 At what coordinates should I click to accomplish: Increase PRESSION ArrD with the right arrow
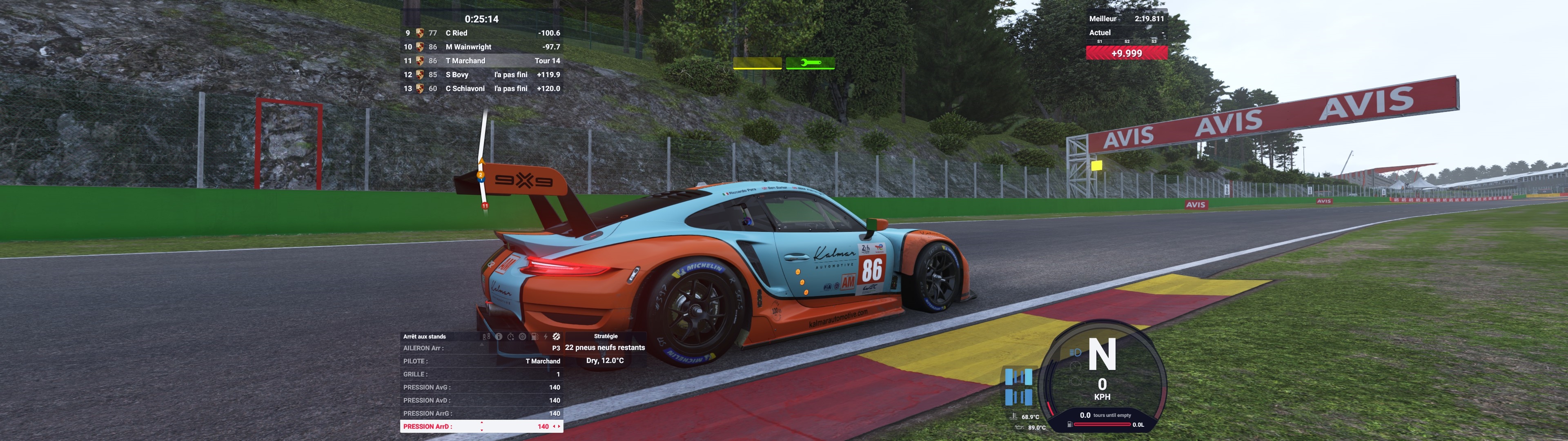pyautogui.click(x=559, y=426)
